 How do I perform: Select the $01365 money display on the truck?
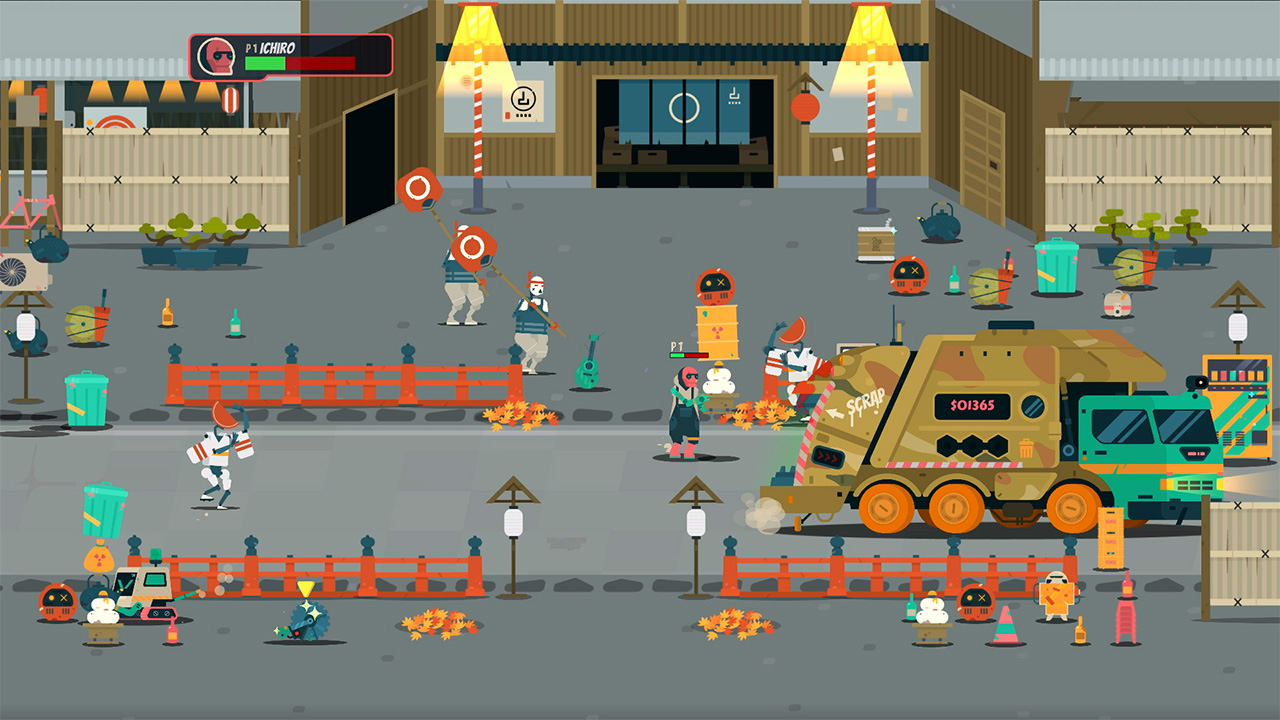[x=971, y=404]
